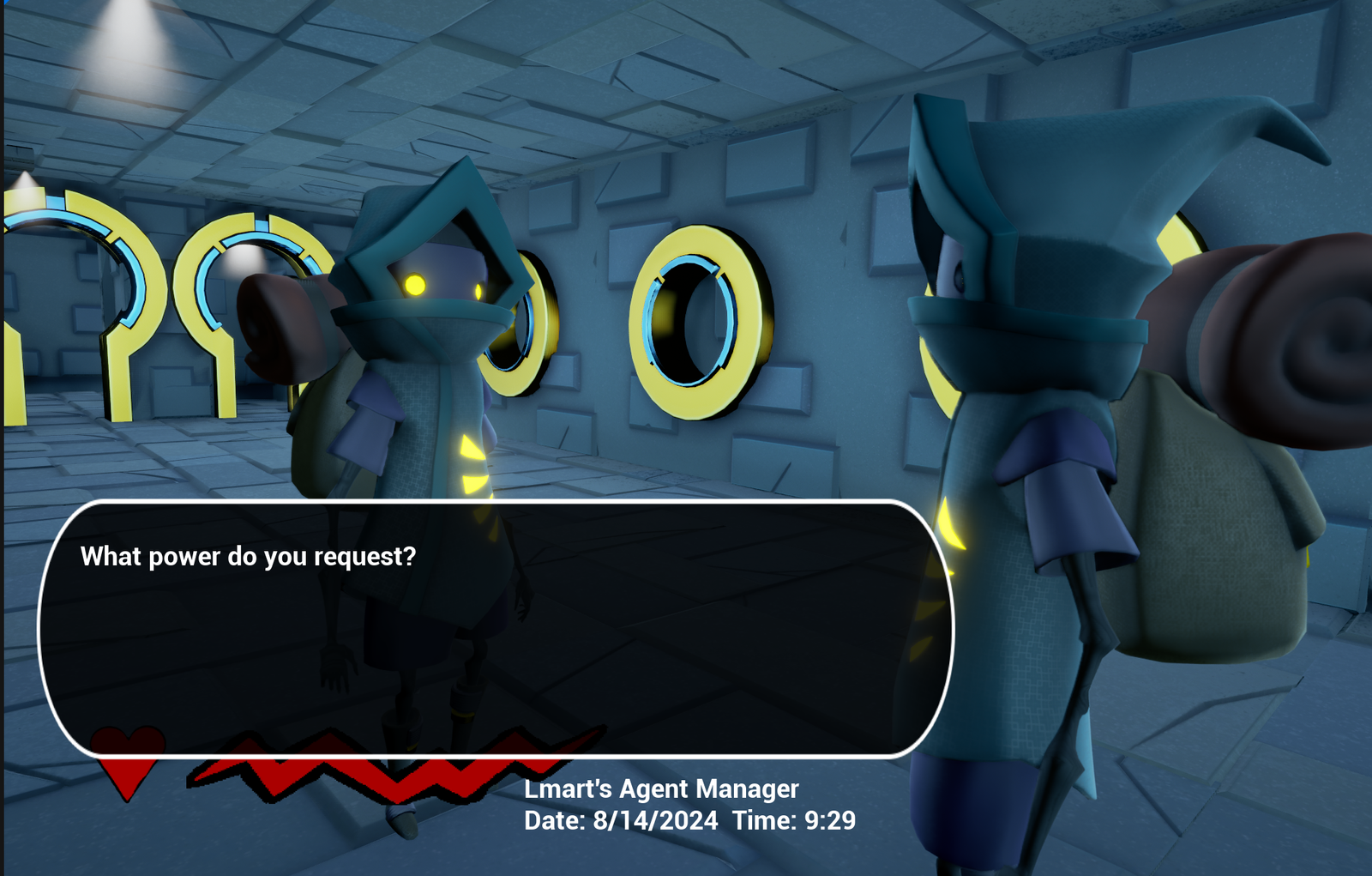Toggle the glowing rune markings on the robe

(474, 463)
